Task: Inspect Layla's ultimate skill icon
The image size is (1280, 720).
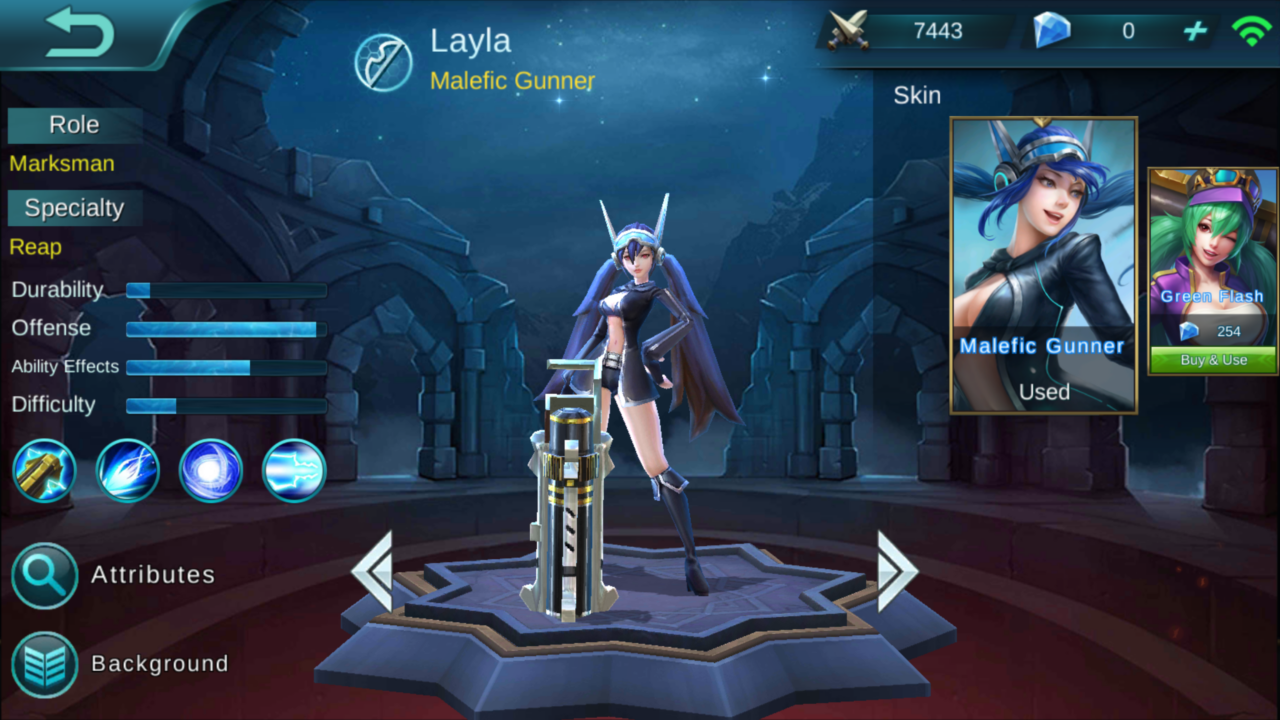Action: [292, 471]
